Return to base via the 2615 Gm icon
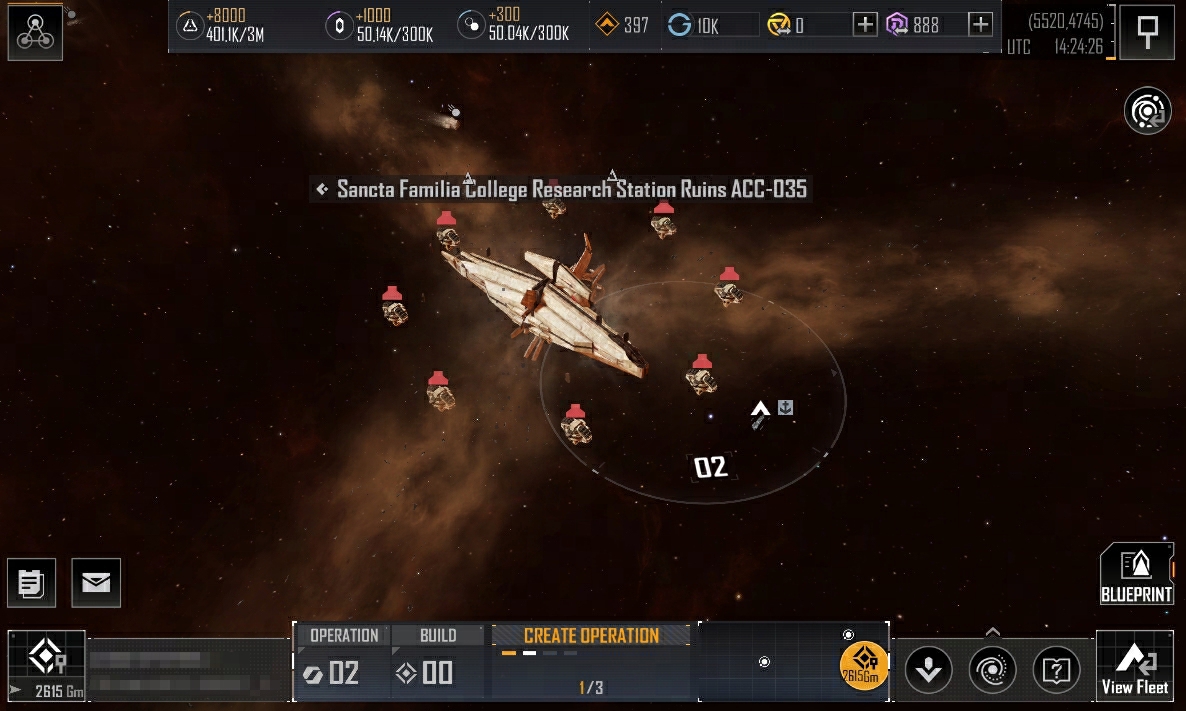The image size is (1186, 711). coord(46,666)
